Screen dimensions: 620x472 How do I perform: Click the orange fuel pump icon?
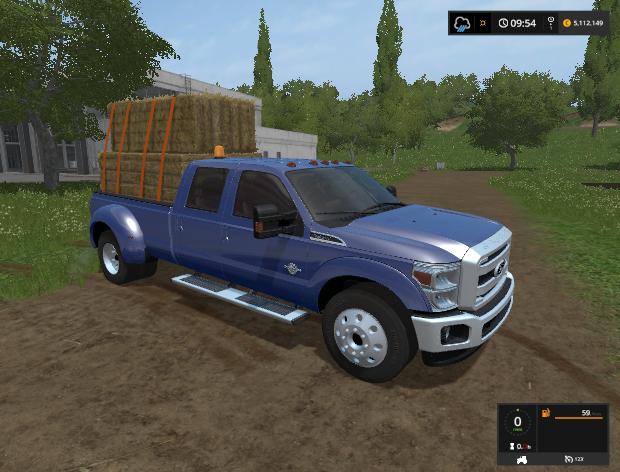click(546, 412)
